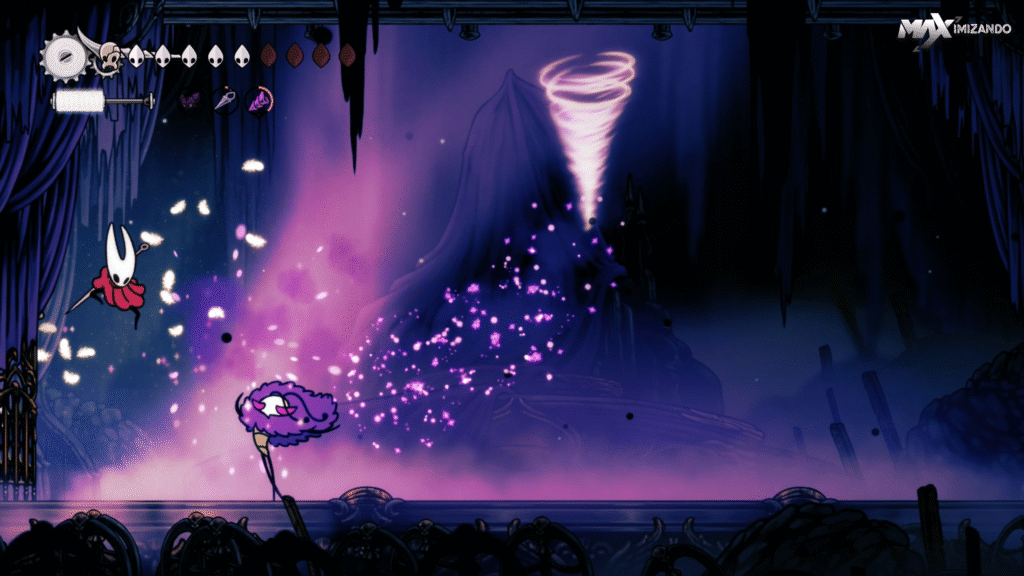This screenshot has width=1024, height=576.
Task: Select the silver dagger tool icon
Action: pyautogui.click(x=223, y=100)
